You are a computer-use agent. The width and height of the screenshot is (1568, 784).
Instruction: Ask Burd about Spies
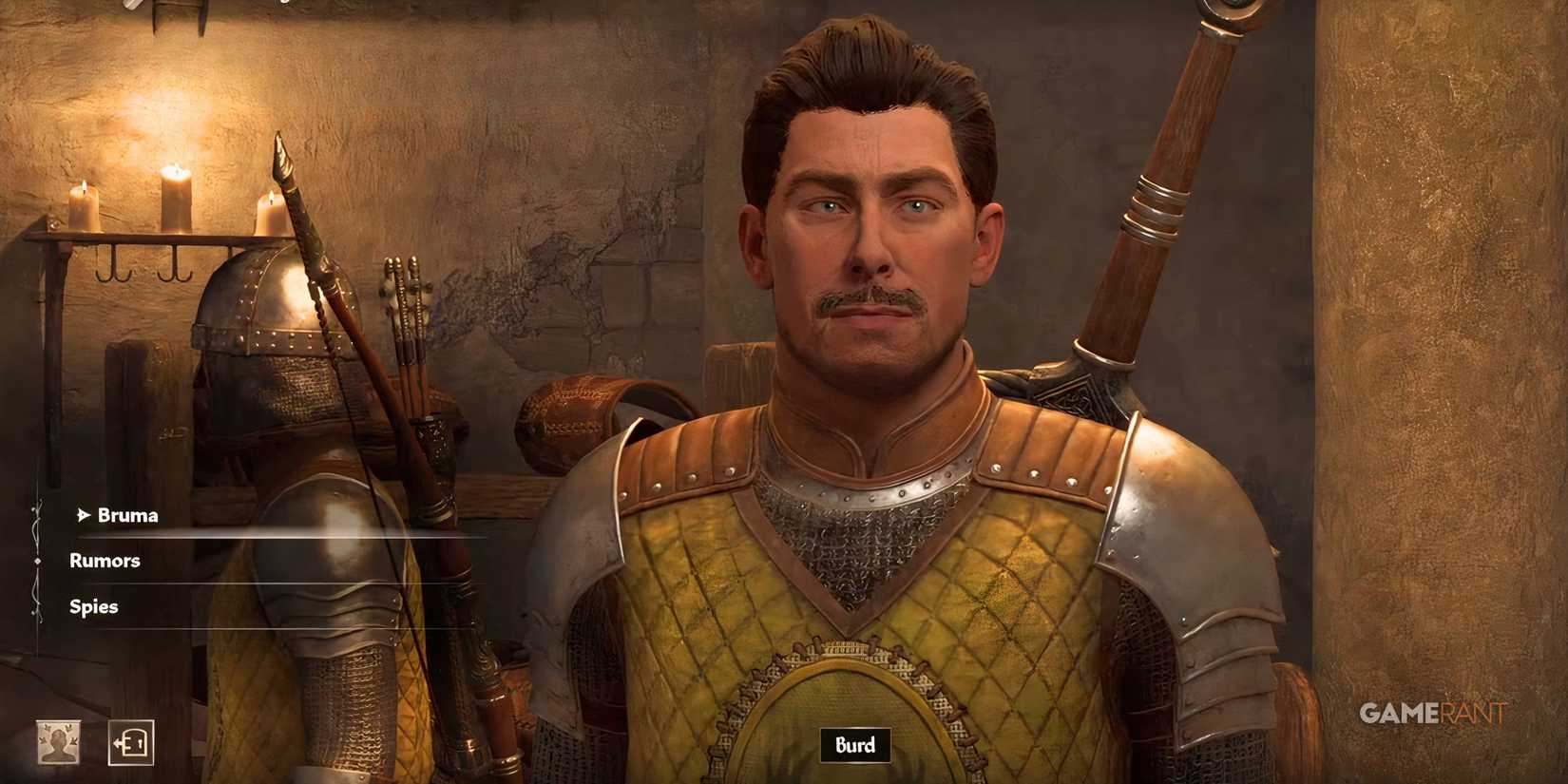(93, 606)
